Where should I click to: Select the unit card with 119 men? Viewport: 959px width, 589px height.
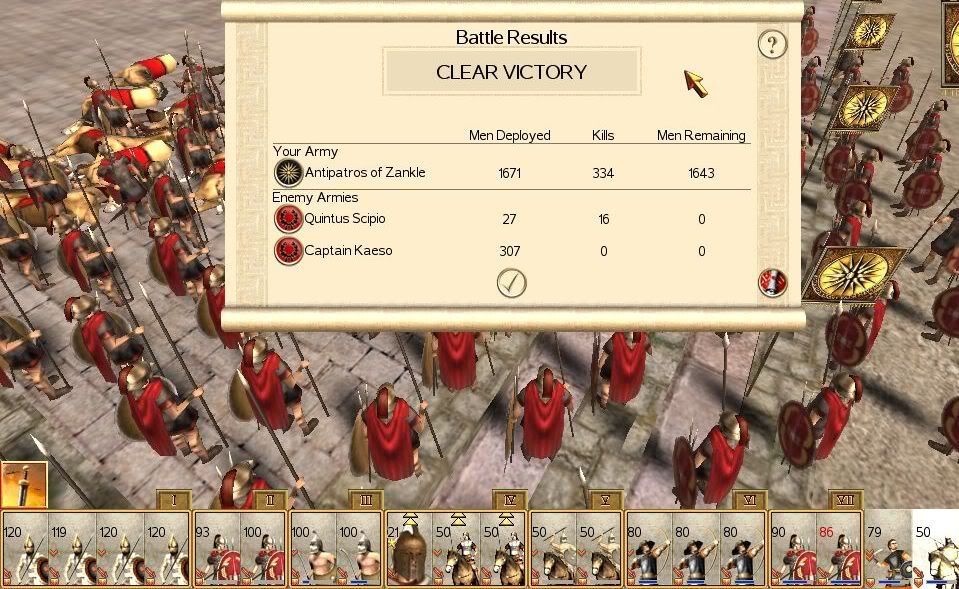(74, 550)
